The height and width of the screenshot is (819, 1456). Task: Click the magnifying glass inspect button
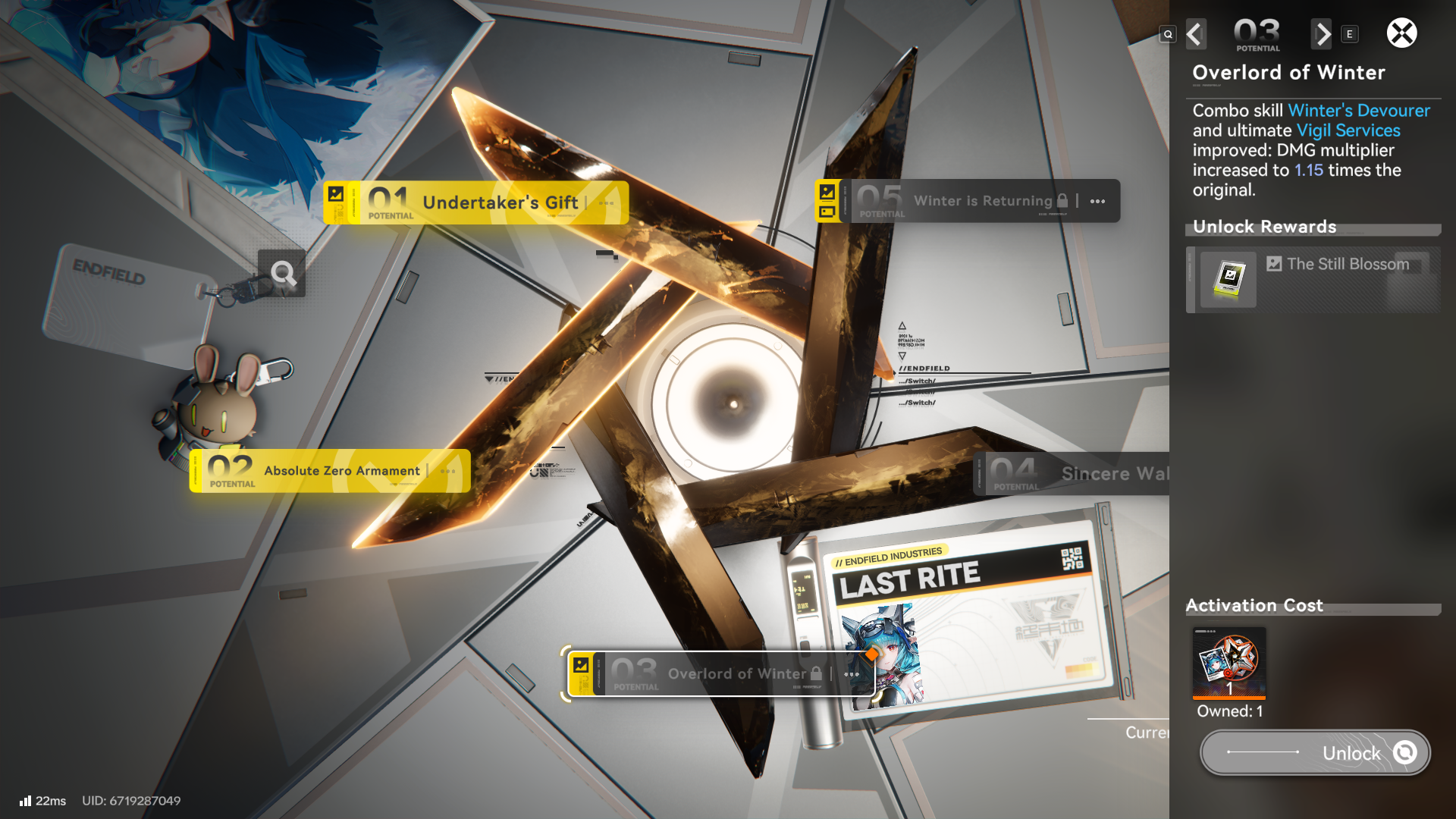[282, 273]
